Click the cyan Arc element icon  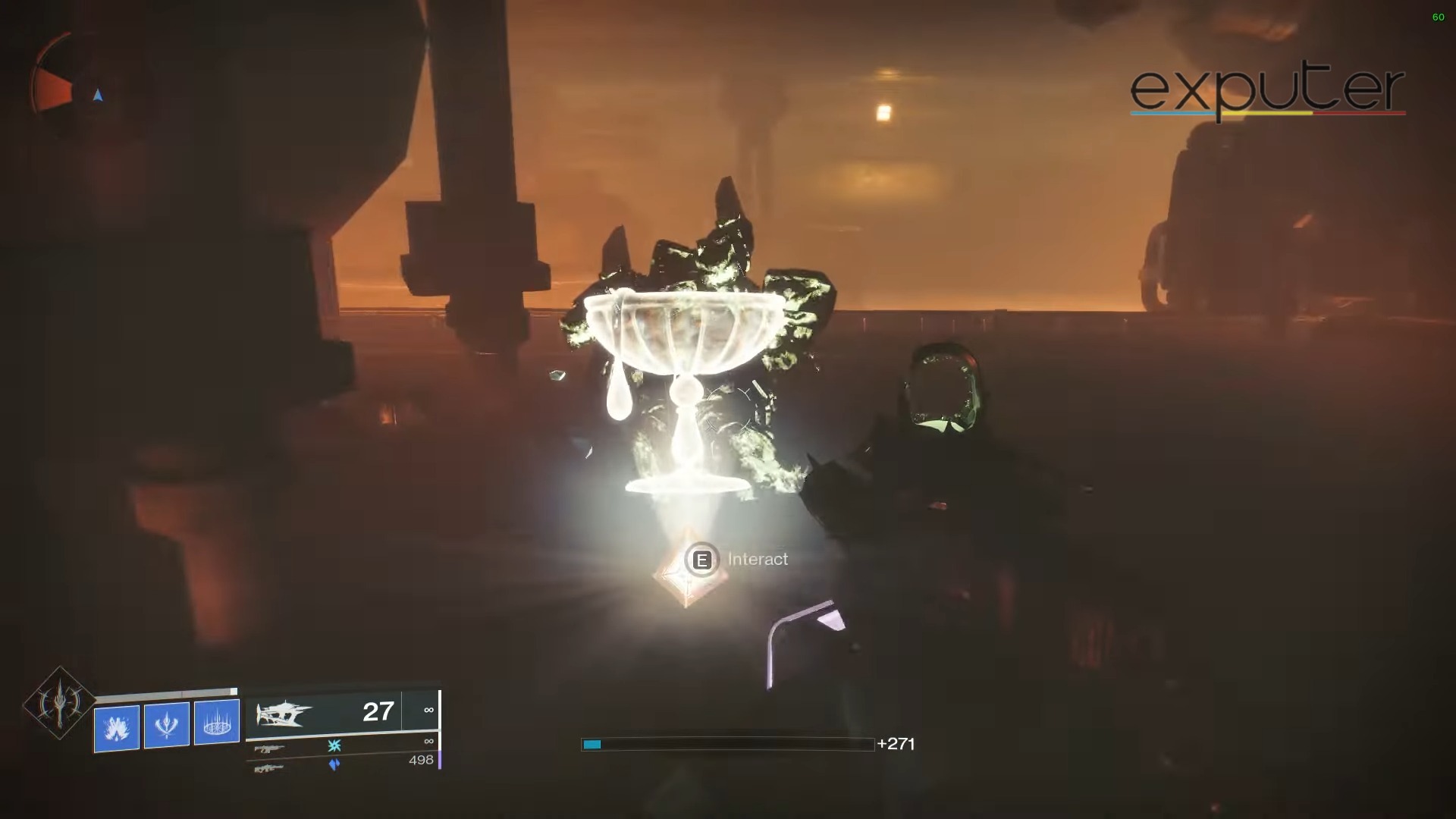click(333, 746)
